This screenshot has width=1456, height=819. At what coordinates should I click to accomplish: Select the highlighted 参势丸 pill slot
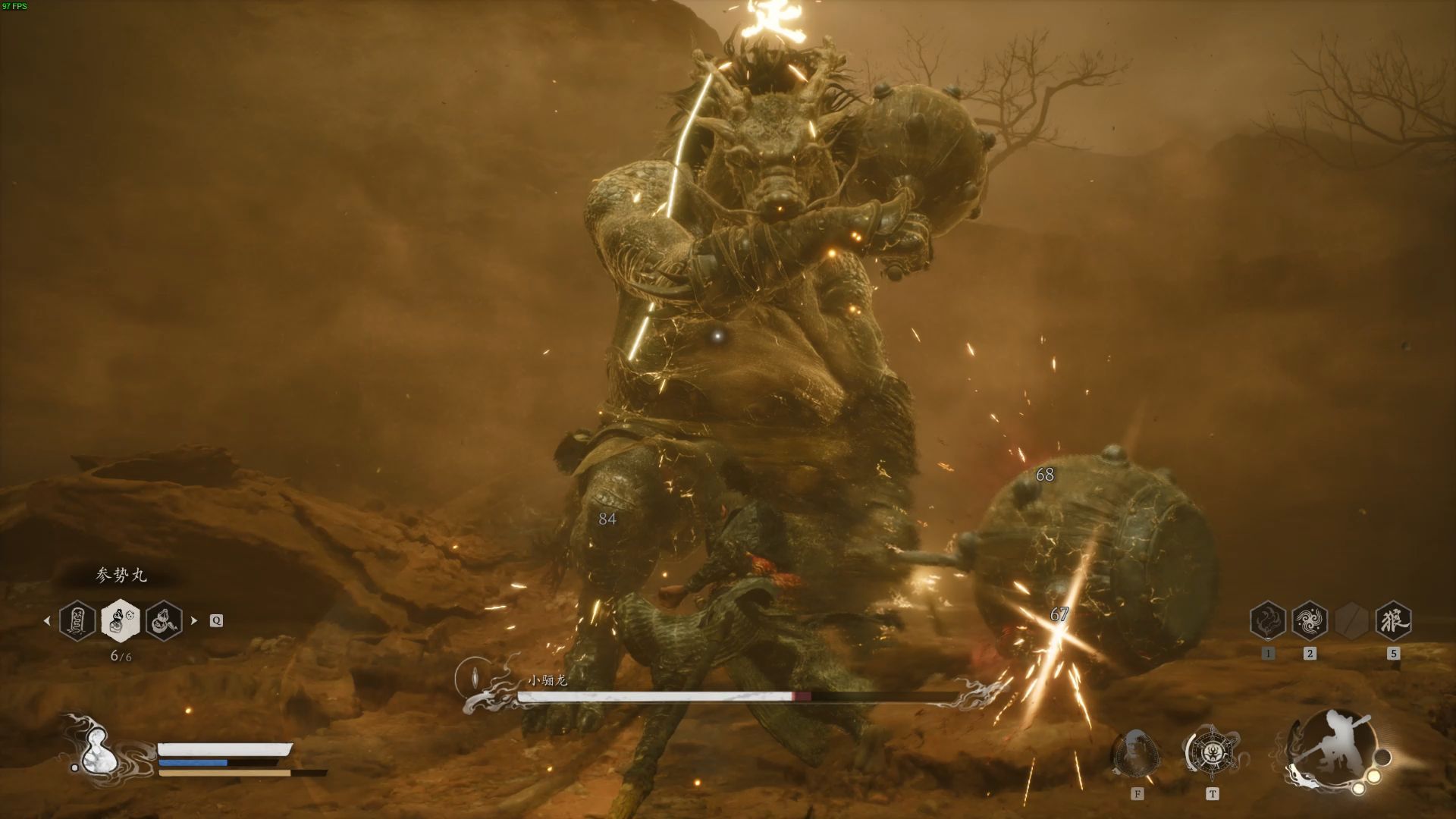(120, 620)
